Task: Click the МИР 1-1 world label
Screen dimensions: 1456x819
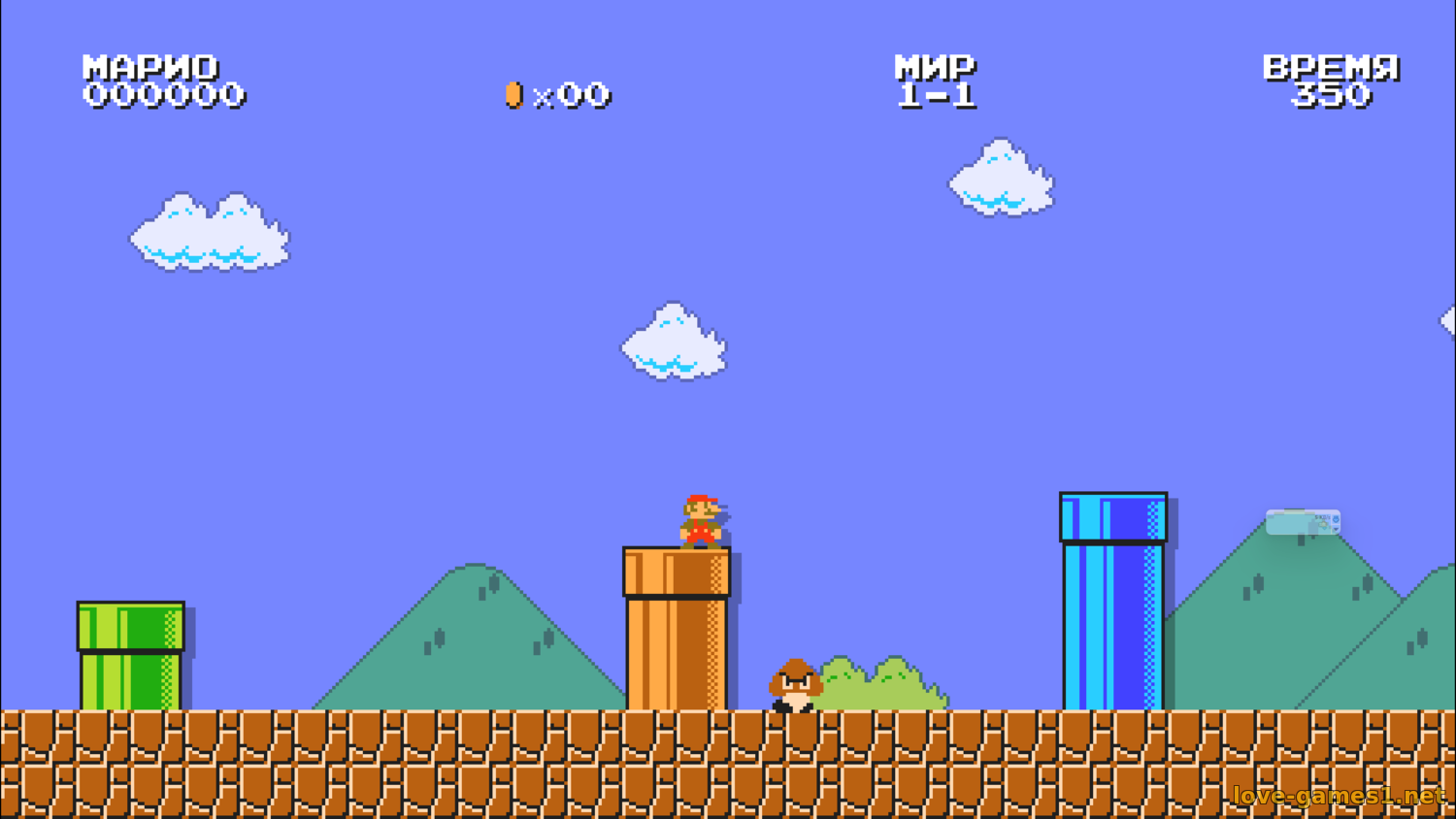Action: (x=935, y=80)
